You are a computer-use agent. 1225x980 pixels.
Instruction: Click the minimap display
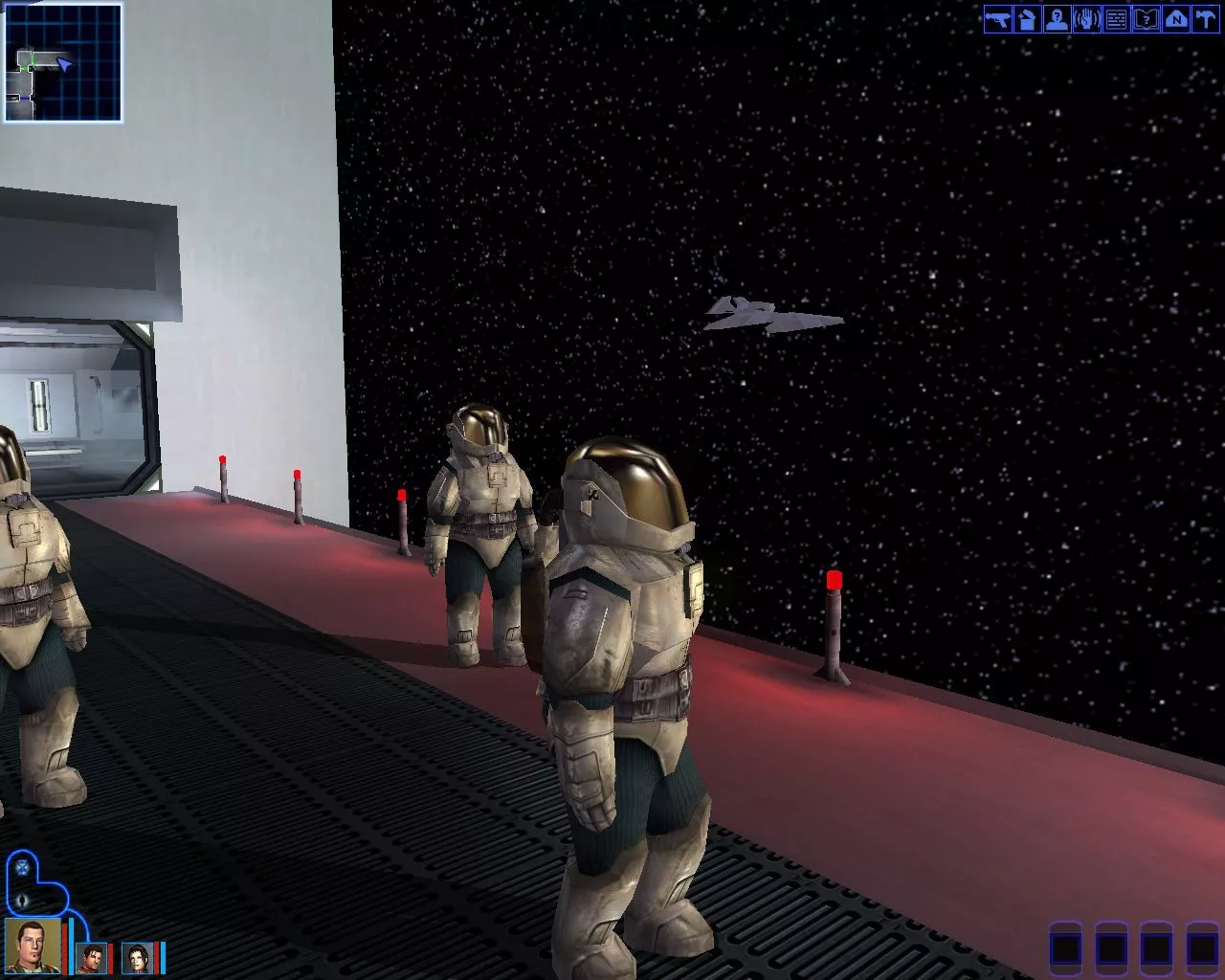63,62
